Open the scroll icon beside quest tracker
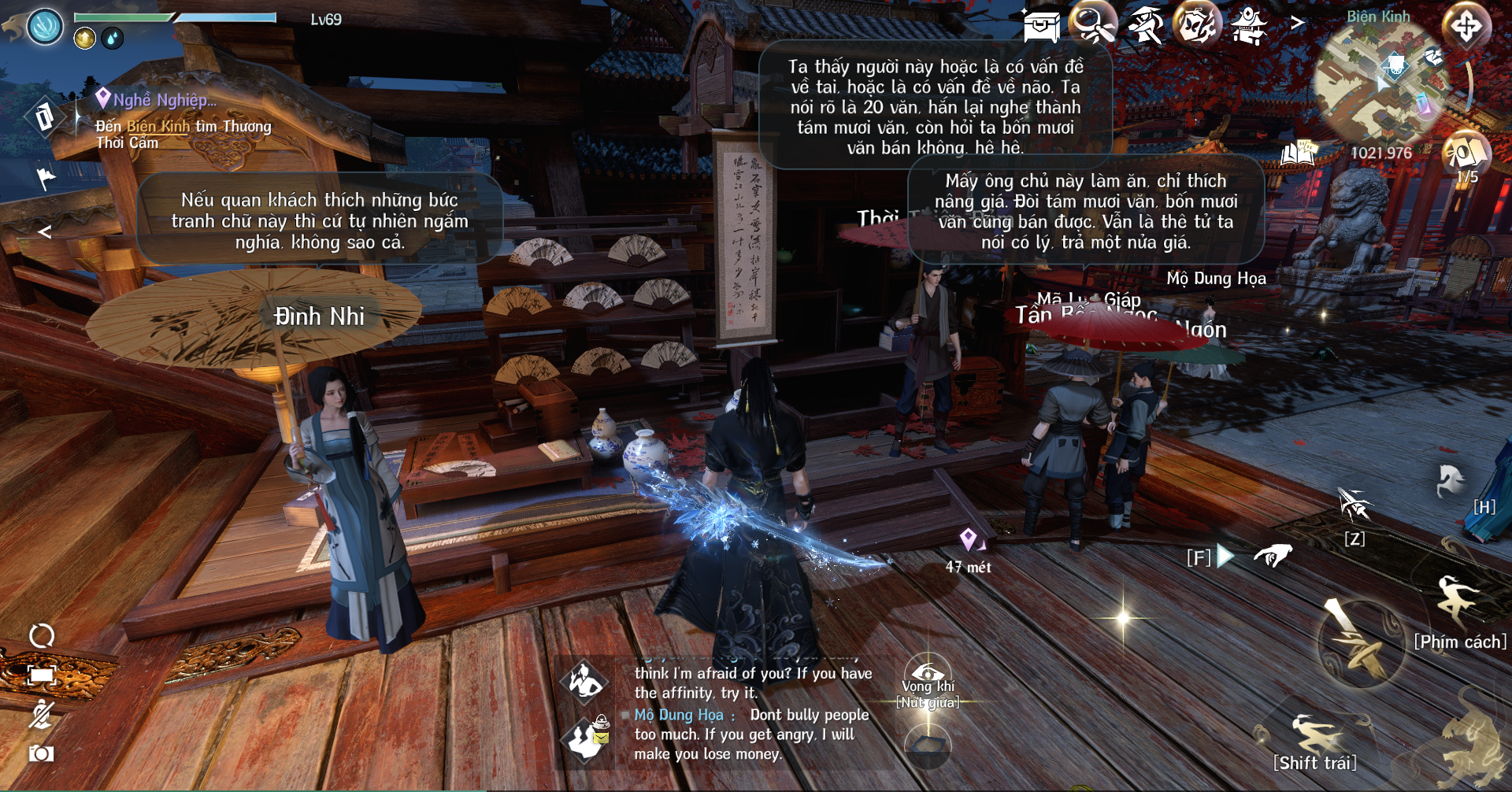The width and height of the screenshot is (1512, 792). [x=44, y=117]
